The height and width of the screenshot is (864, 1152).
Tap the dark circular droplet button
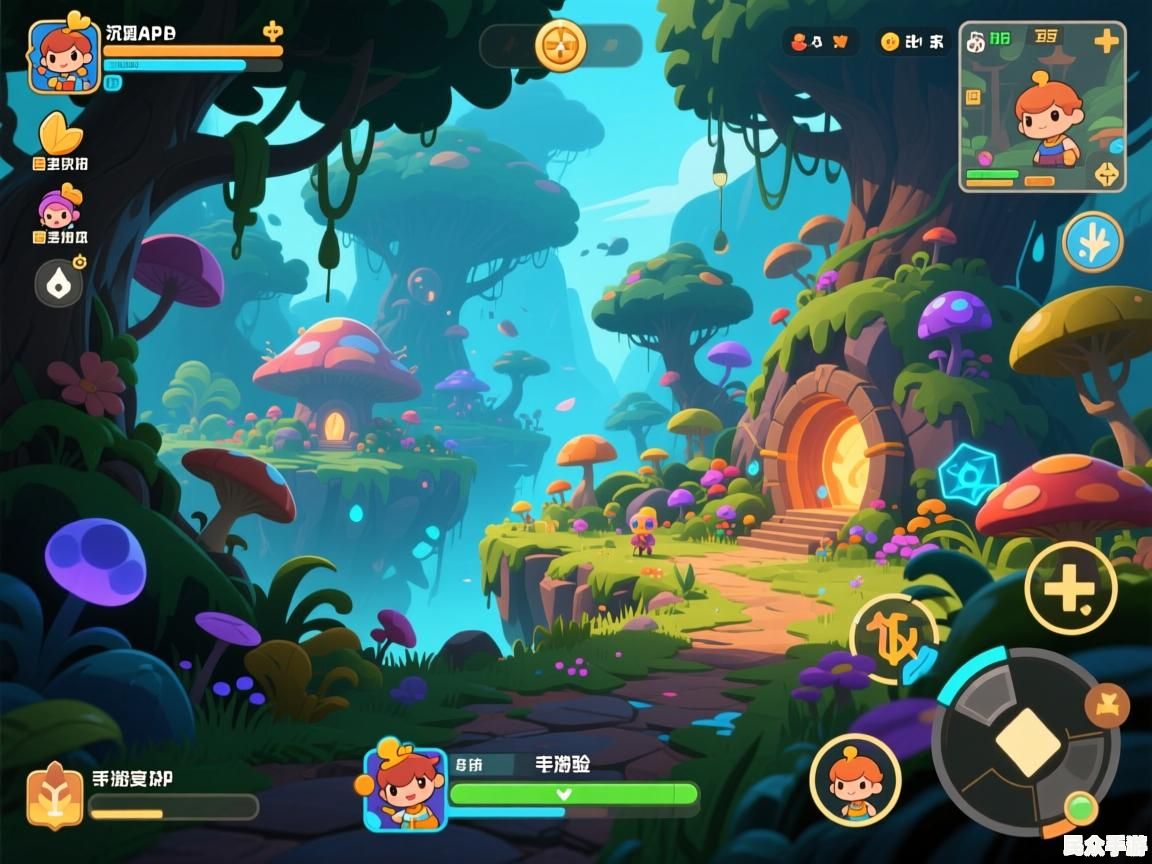pyautogui.click(x=61, y=283)
